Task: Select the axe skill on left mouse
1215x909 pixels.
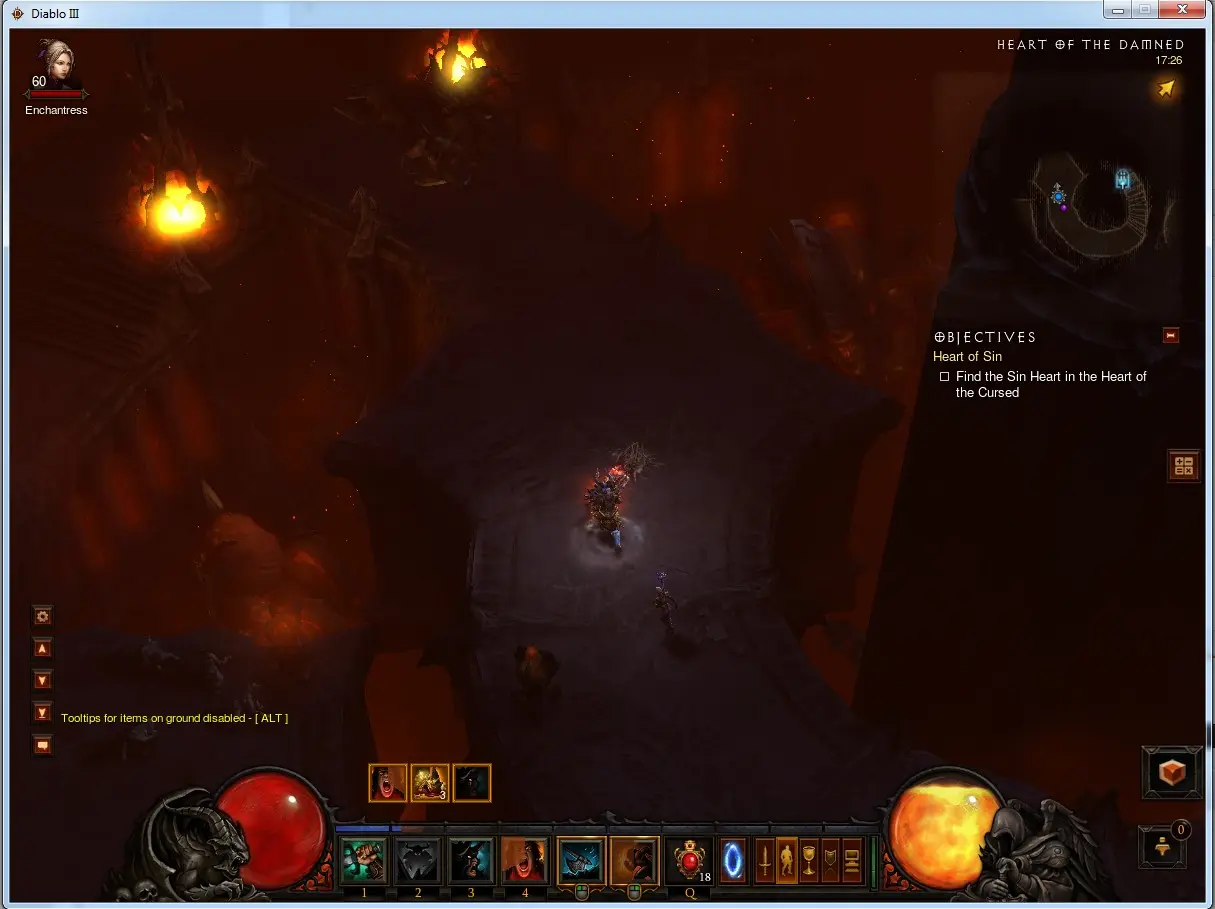Action: 581,860
